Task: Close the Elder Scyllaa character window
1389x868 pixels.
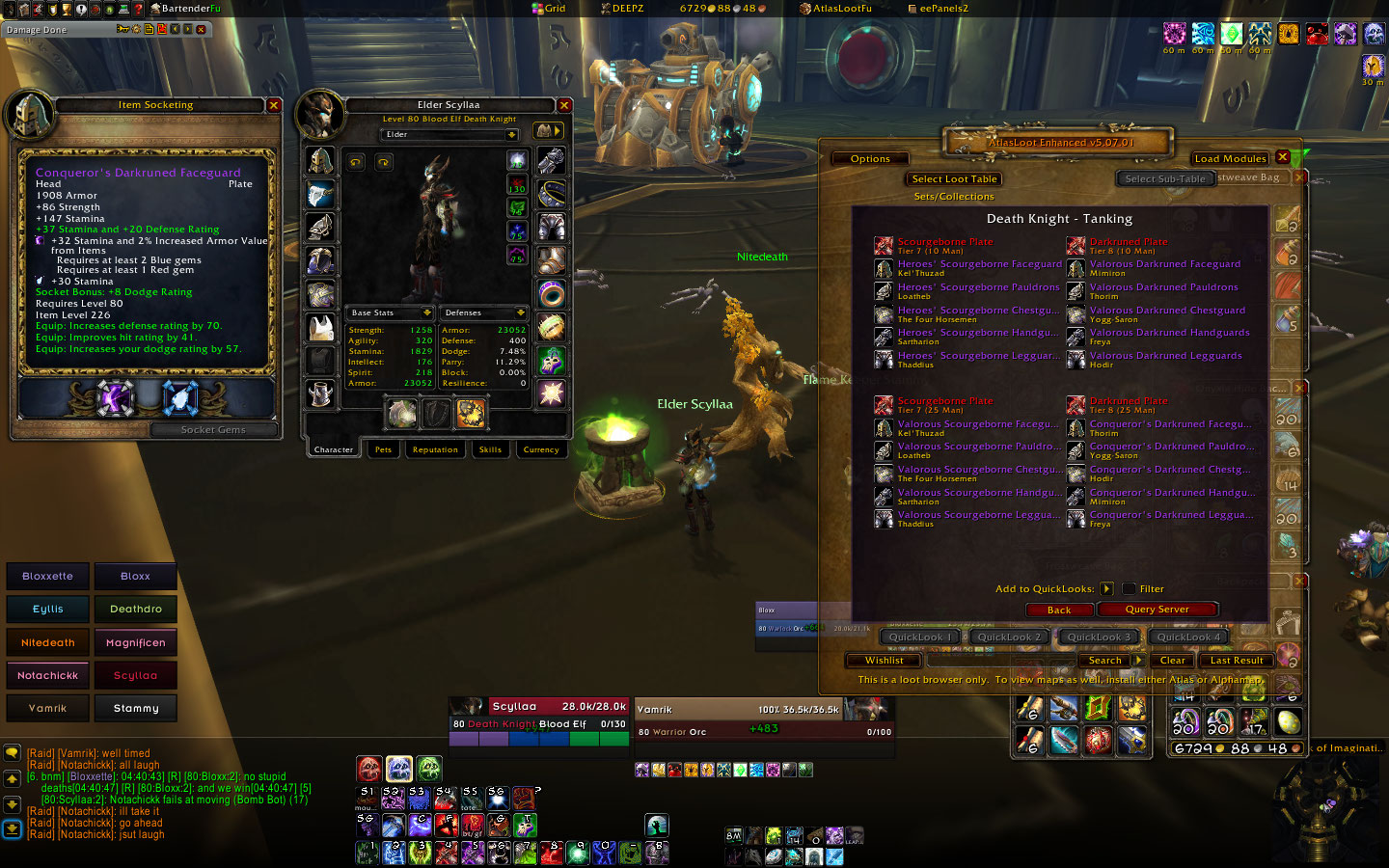Action: click(564, 105)
